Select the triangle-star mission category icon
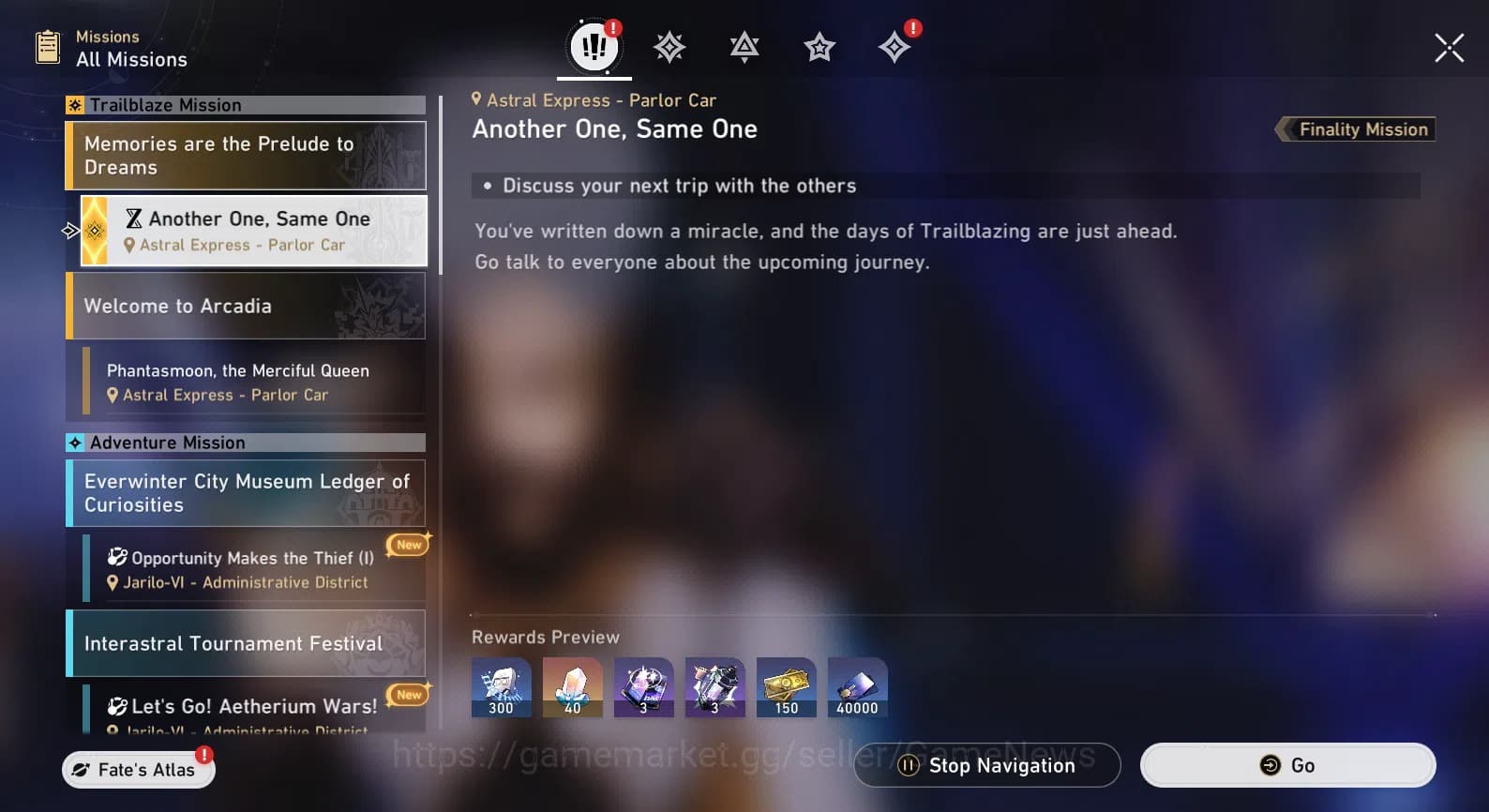 pos(744,46)
